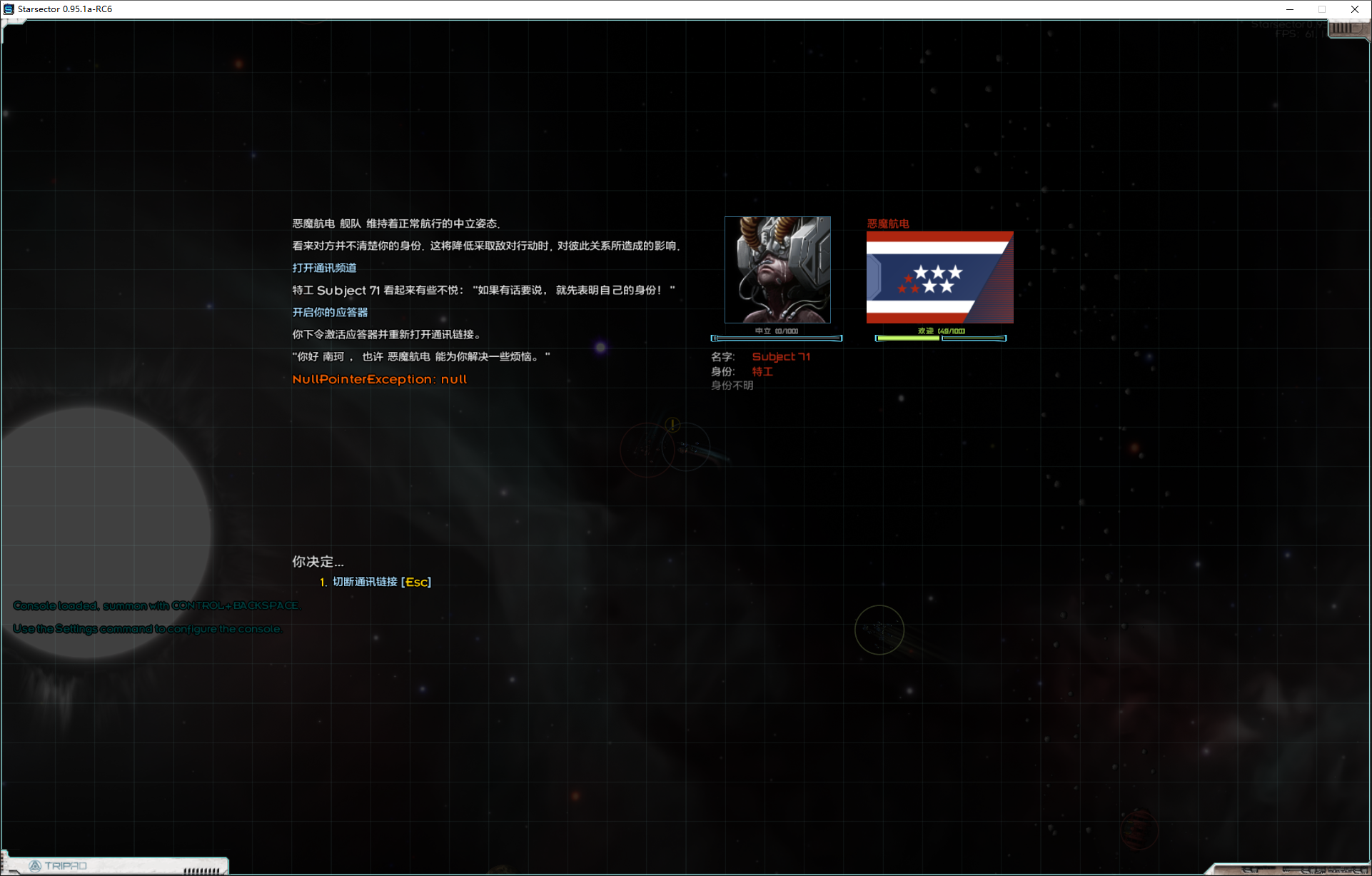Click the Starsector icon in the title bar
The width and height of the screenshot is (1372, 876).
point(7,9)
